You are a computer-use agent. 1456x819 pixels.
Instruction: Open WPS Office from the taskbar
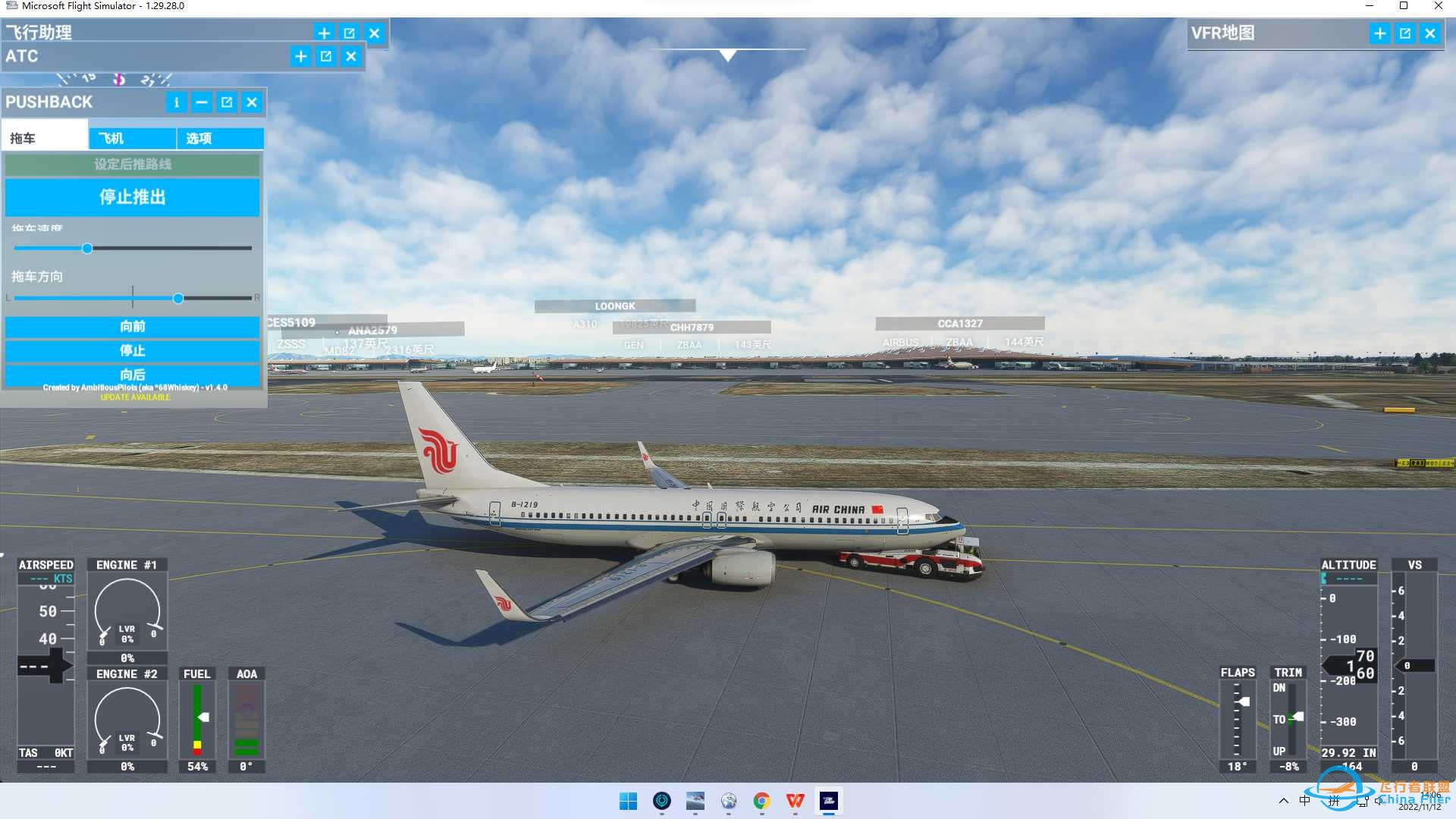(x=795, y=802)
